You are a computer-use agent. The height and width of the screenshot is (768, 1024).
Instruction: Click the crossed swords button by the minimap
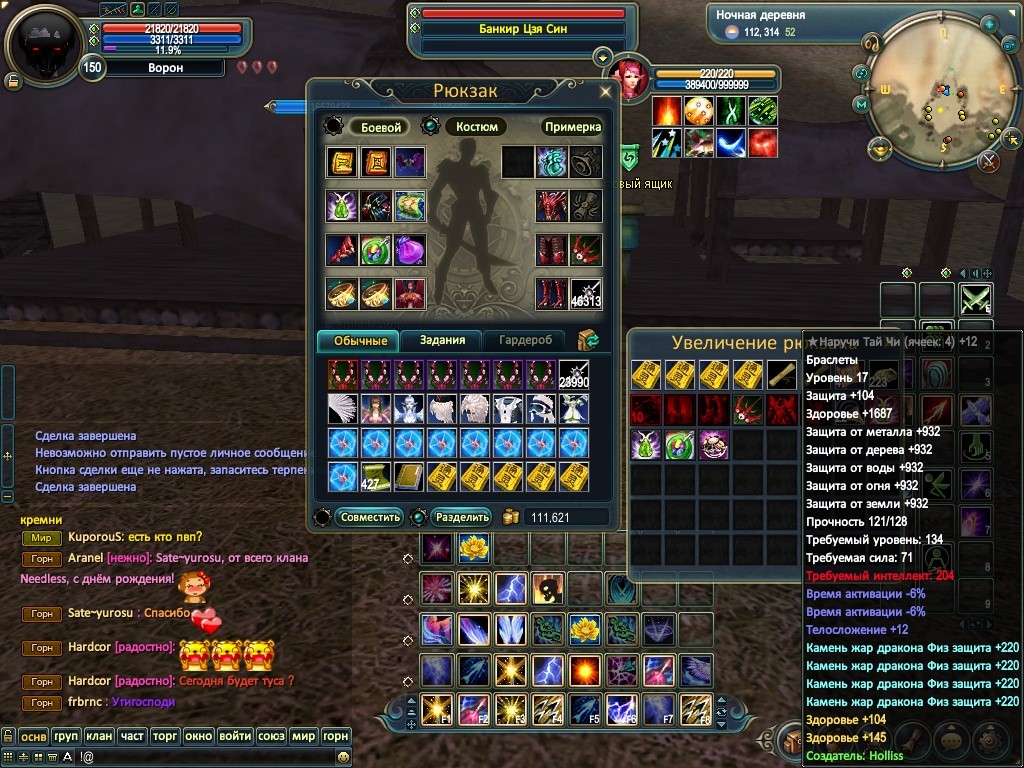tap(989, 159)
